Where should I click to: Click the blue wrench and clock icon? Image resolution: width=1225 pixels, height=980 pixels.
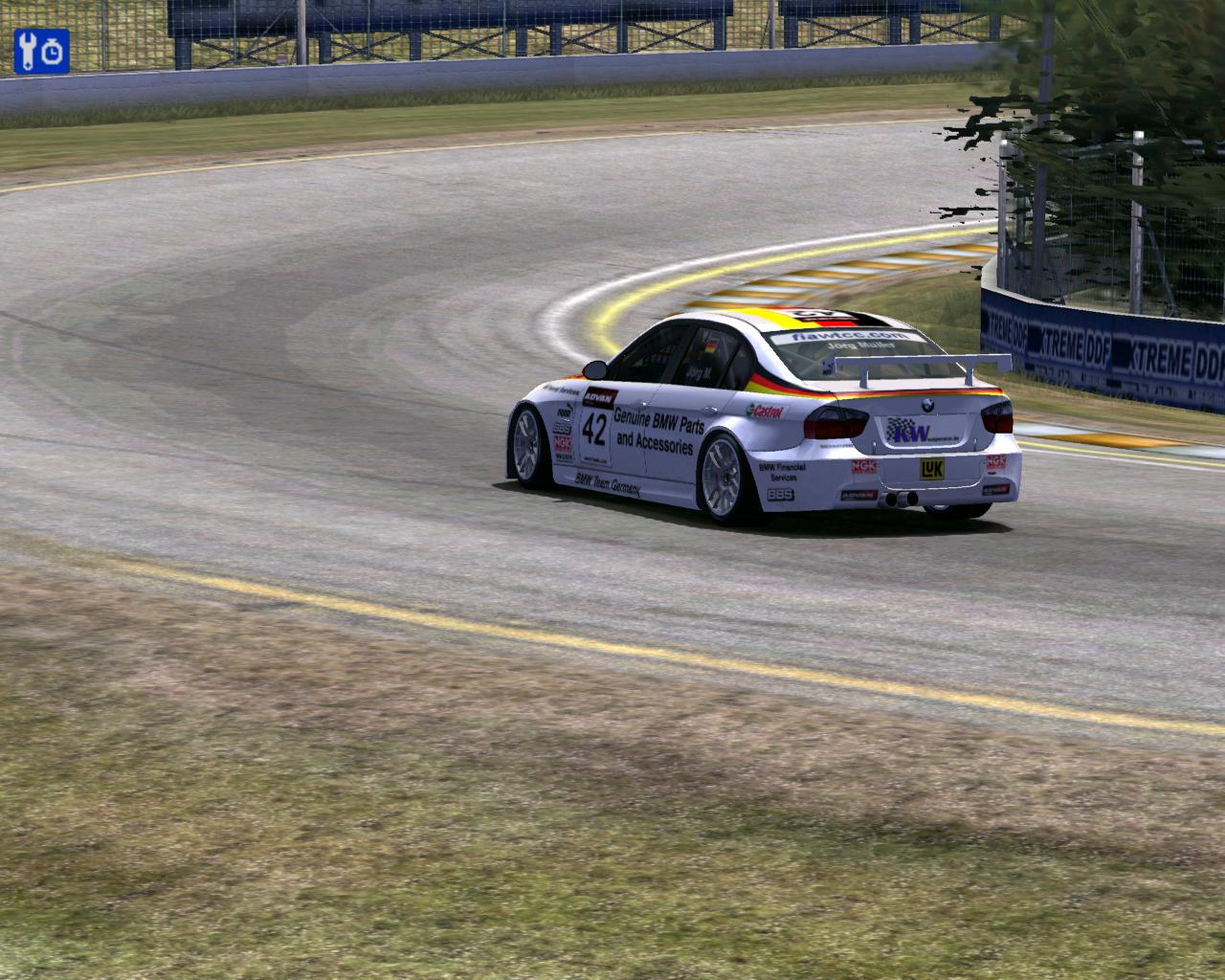41,51
